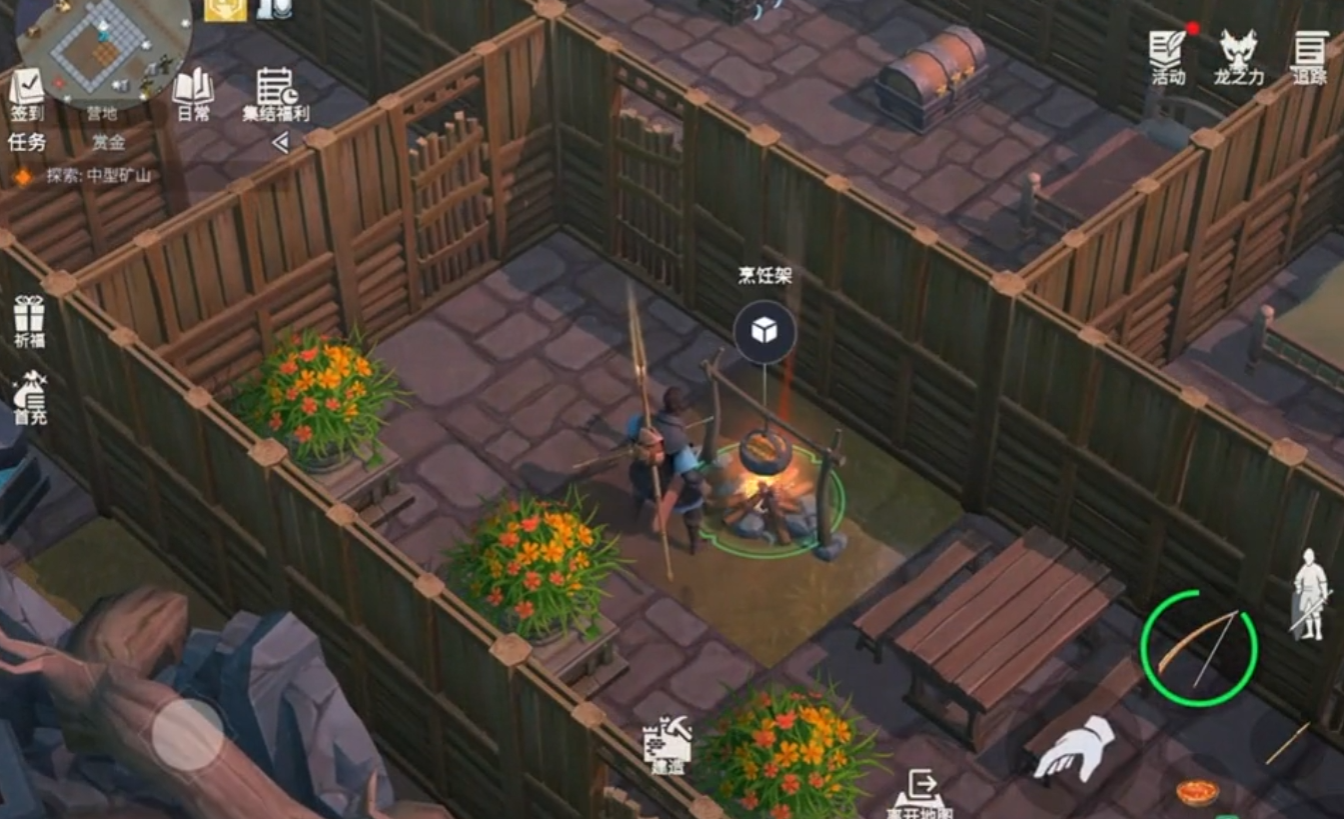Open the 龙之力 dragon power menu
The height and width of the screenshot is (819, 1344).
pyautogui.click(x=1238, y=56)
